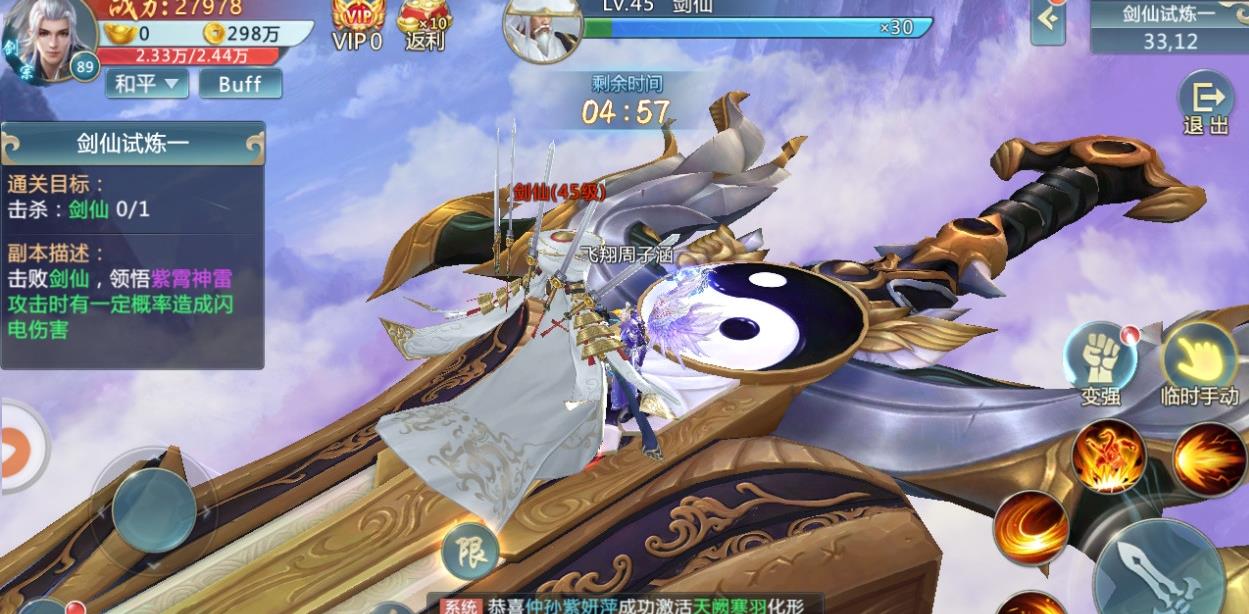Activate the fireball burst skill
The image size is (1249, 614).
click(x=1208, y=459)
